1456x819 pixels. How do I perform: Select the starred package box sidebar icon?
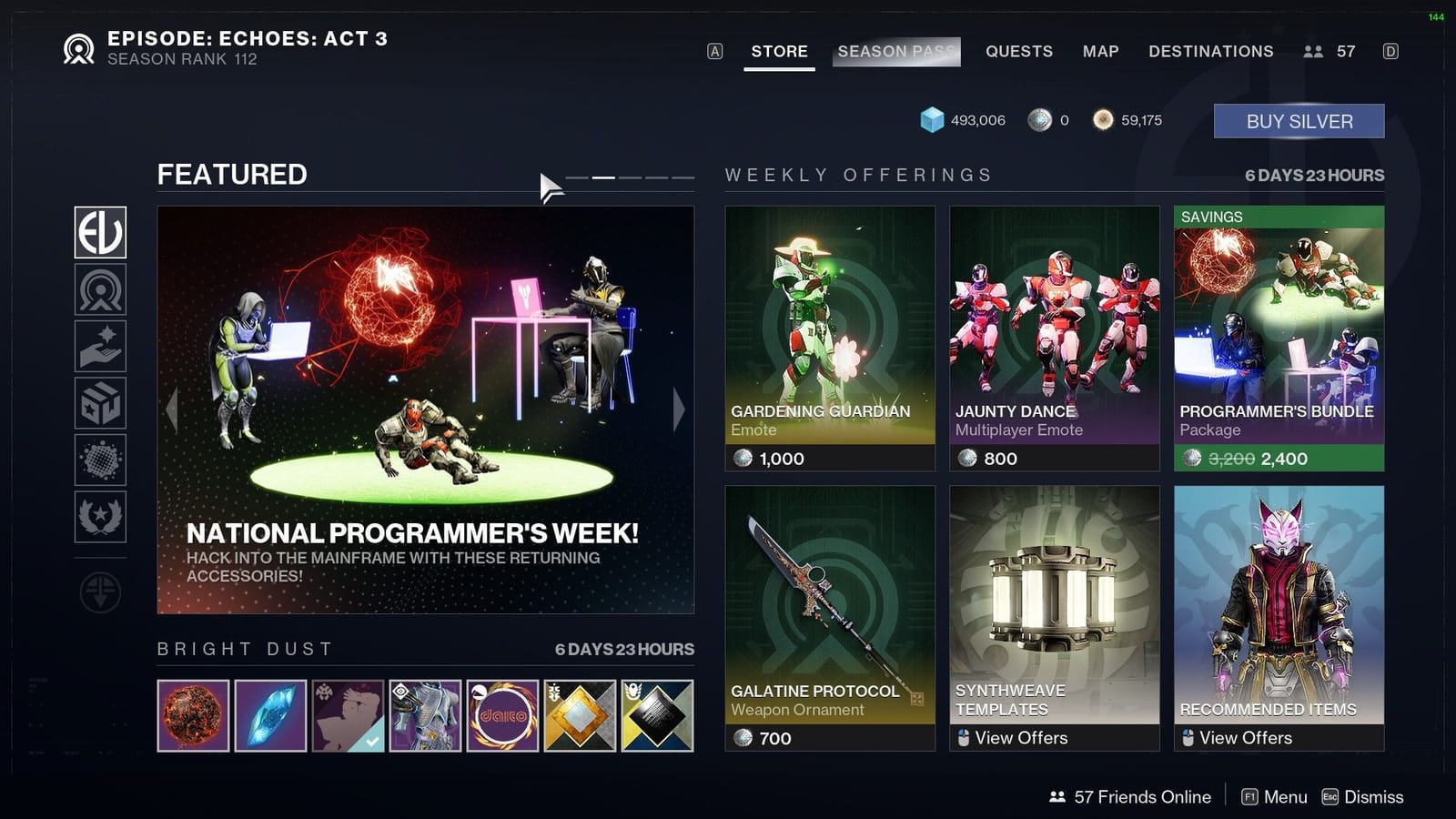point(100,403)
